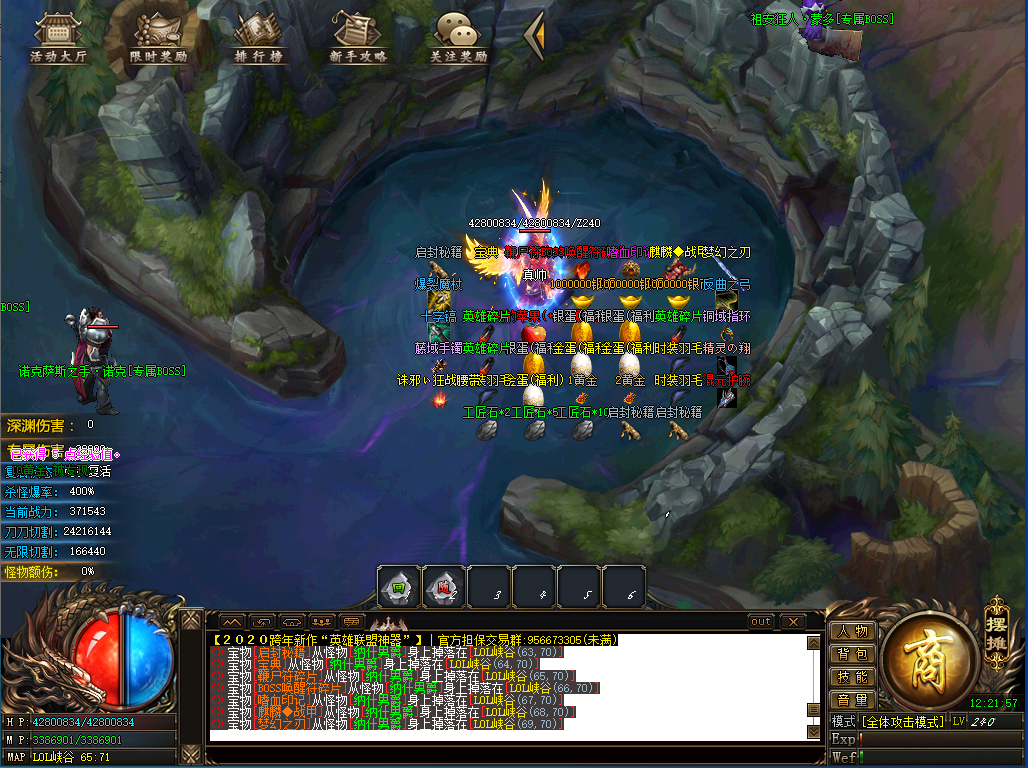Open the 关注奖励 follow rewards
Screen dimensions: 1028x768
pos(457,37)
